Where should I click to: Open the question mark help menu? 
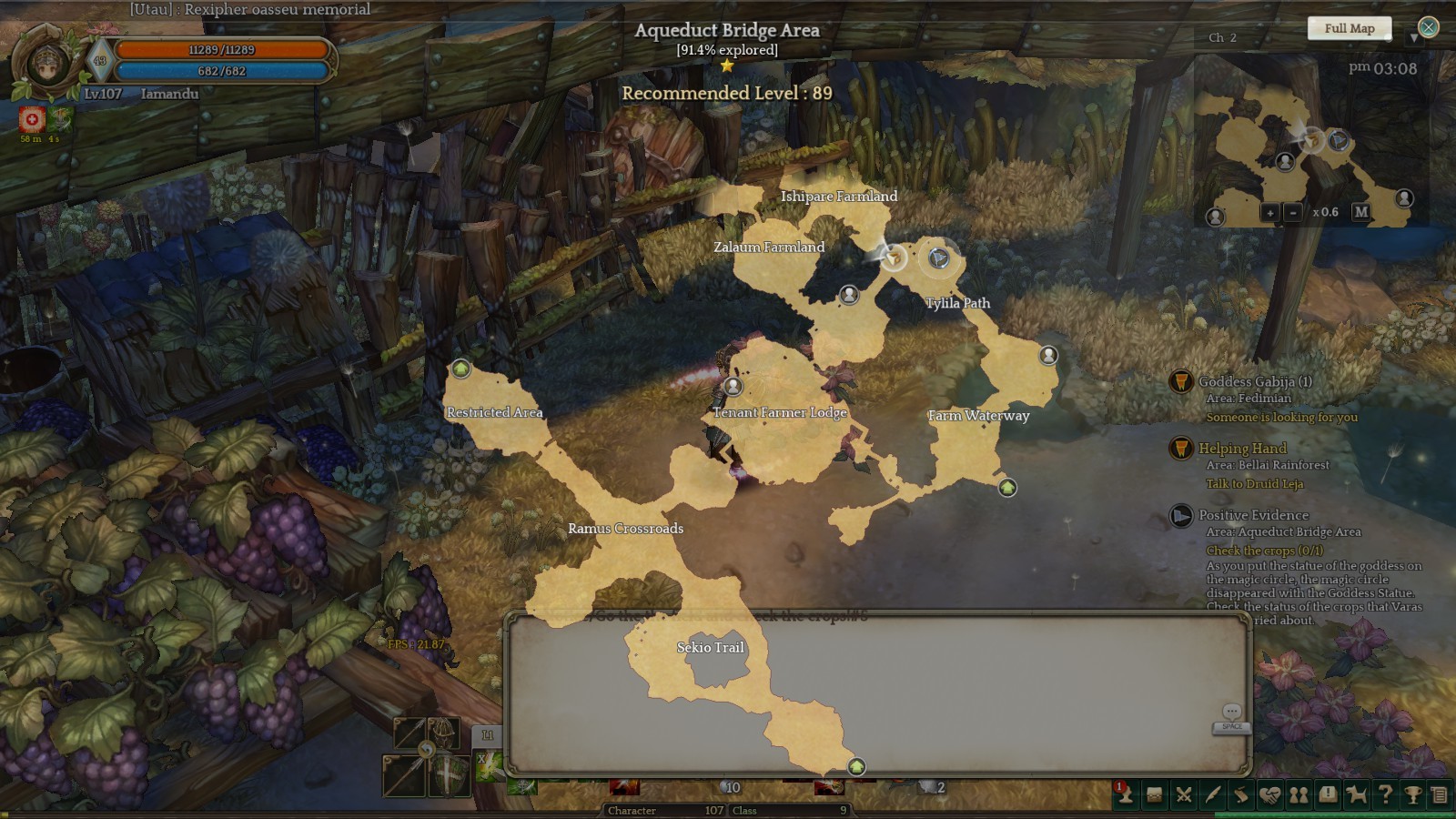1385,794
